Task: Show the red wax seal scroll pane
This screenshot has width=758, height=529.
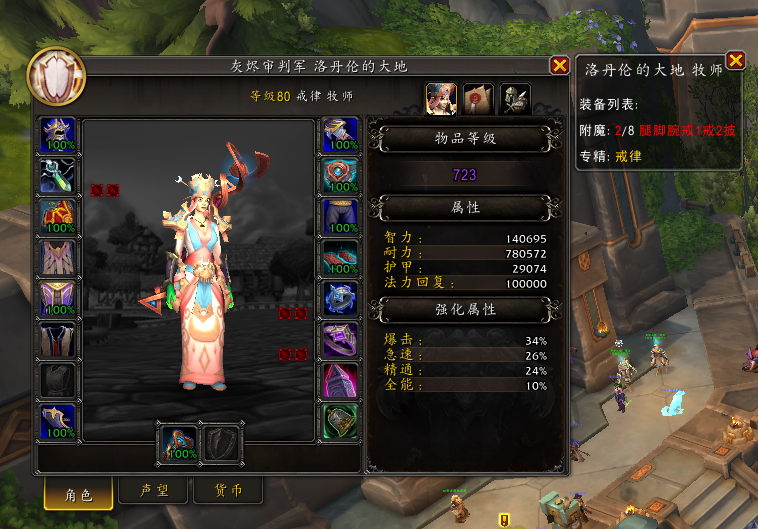Action: click(478, 97)
